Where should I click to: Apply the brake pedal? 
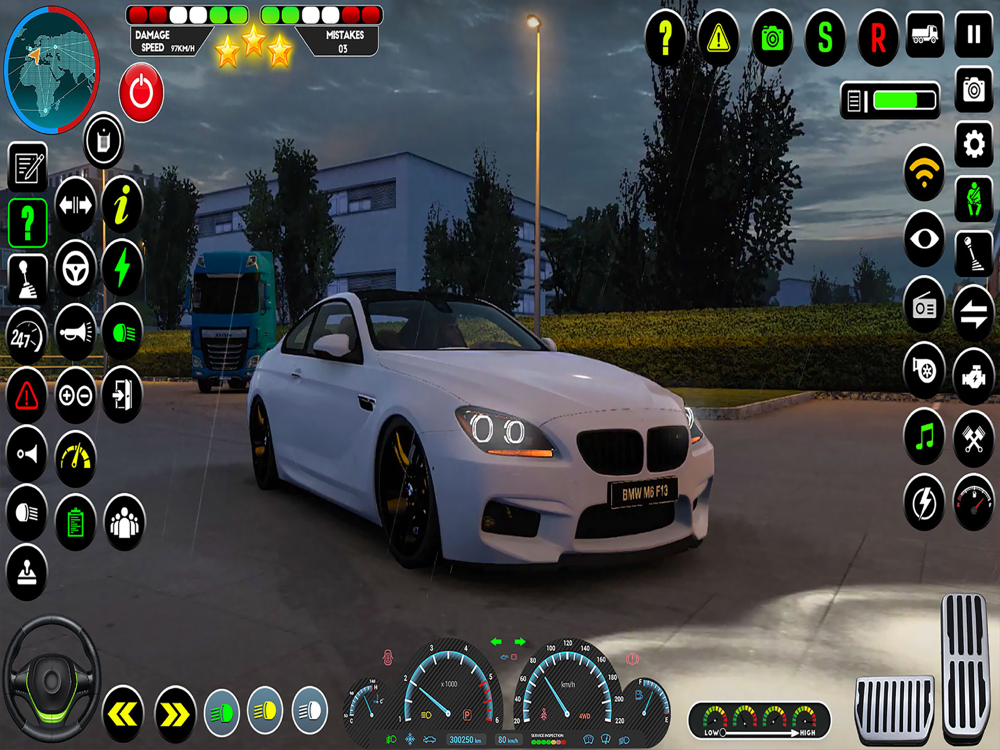894,708
